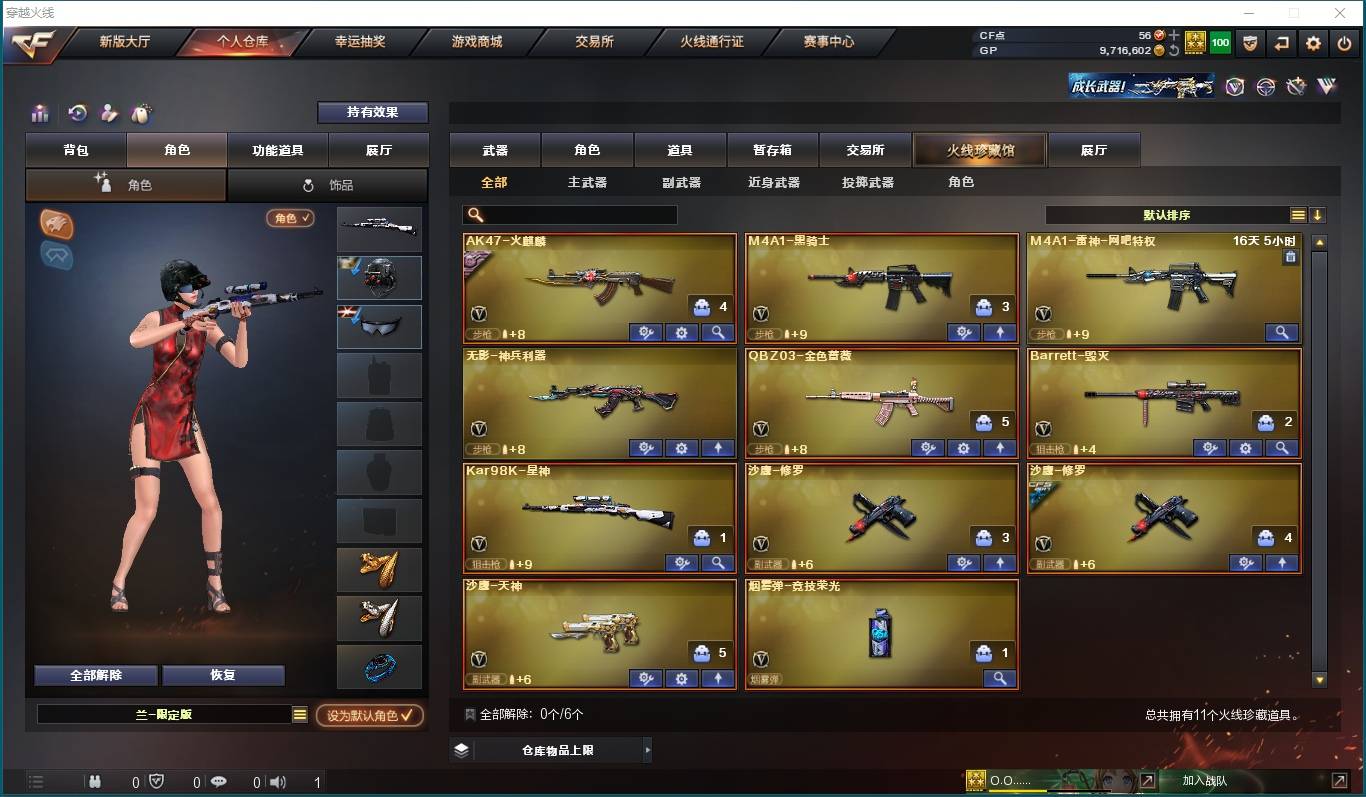
Task: Select the VIP emblem icon below the banner
Action: [1235, 87]
